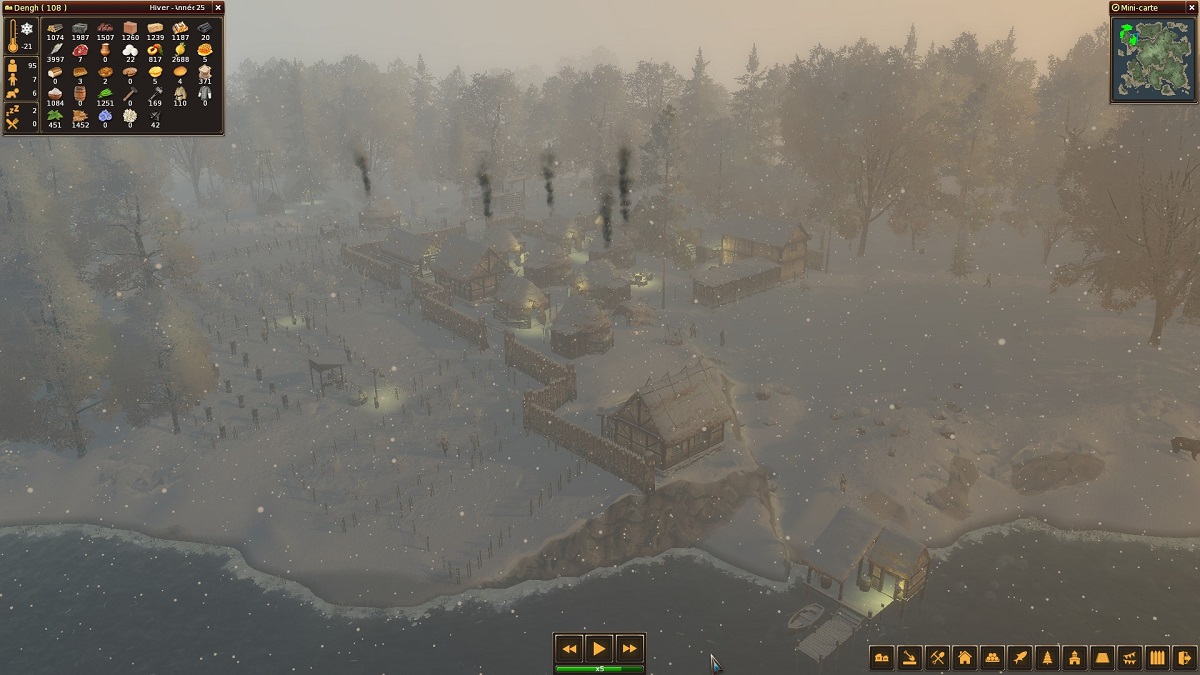The width and height of the screenshot is (1200, 675).
Task: Open the bunting flags decoration menu
Action: [x=1130, y=658]
